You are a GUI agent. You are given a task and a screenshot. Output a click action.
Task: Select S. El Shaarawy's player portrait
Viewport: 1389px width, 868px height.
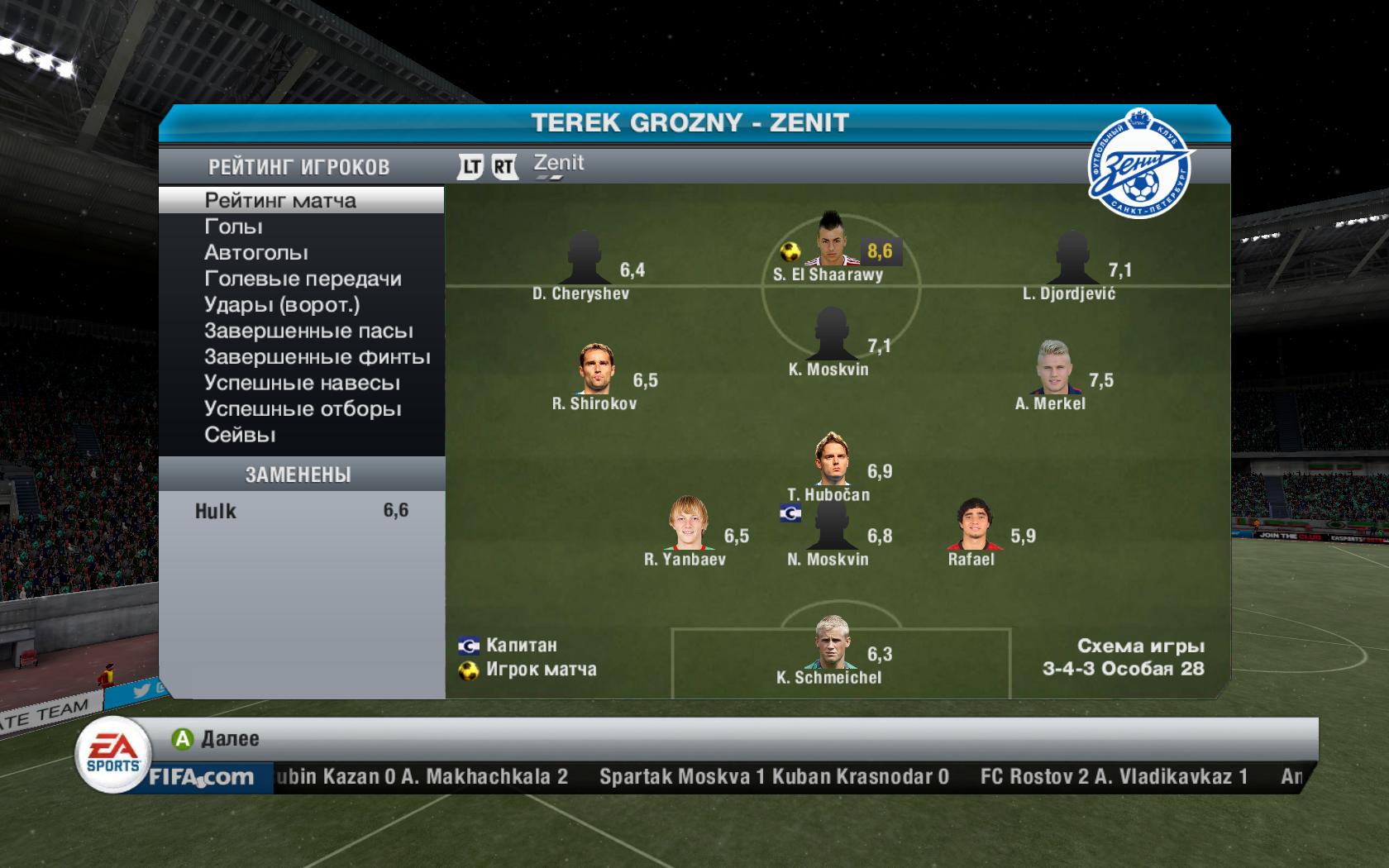coord(830,240)
